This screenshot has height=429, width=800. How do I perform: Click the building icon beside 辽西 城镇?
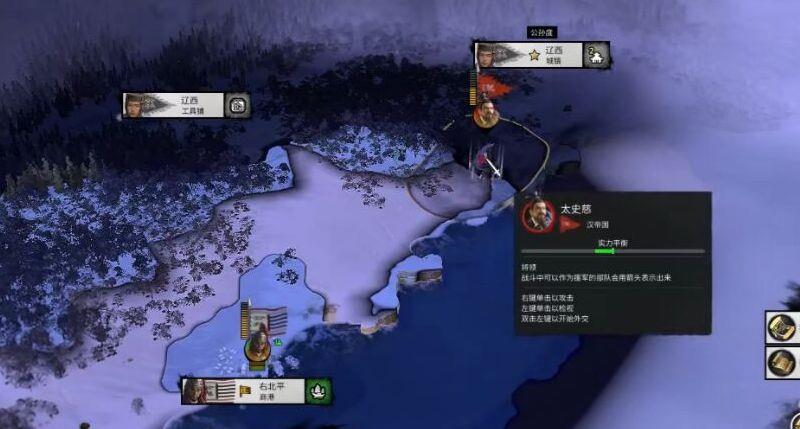click(597, 55)
